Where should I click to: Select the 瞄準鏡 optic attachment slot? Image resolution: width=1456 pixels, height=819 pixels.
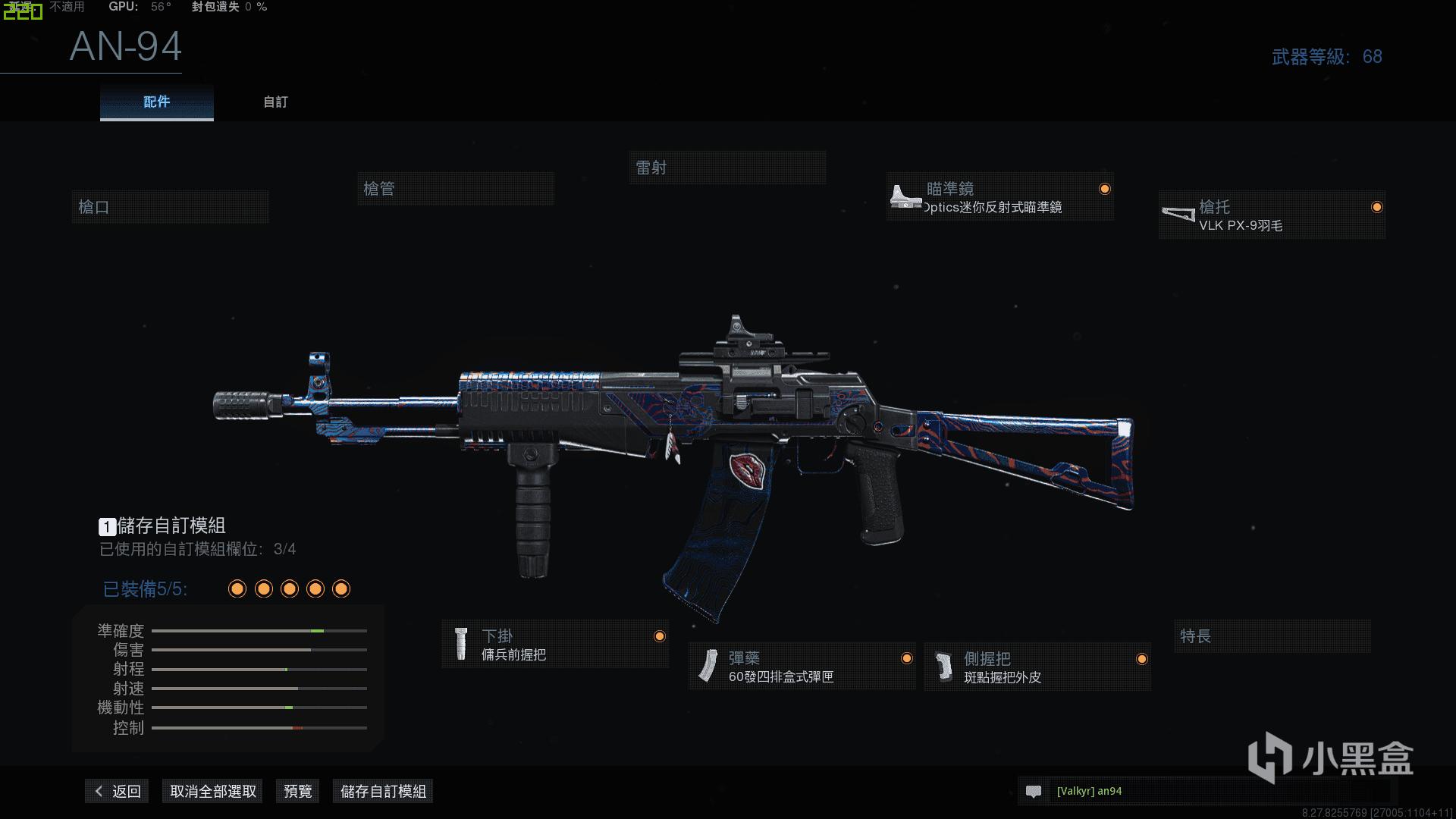point(999,197)
